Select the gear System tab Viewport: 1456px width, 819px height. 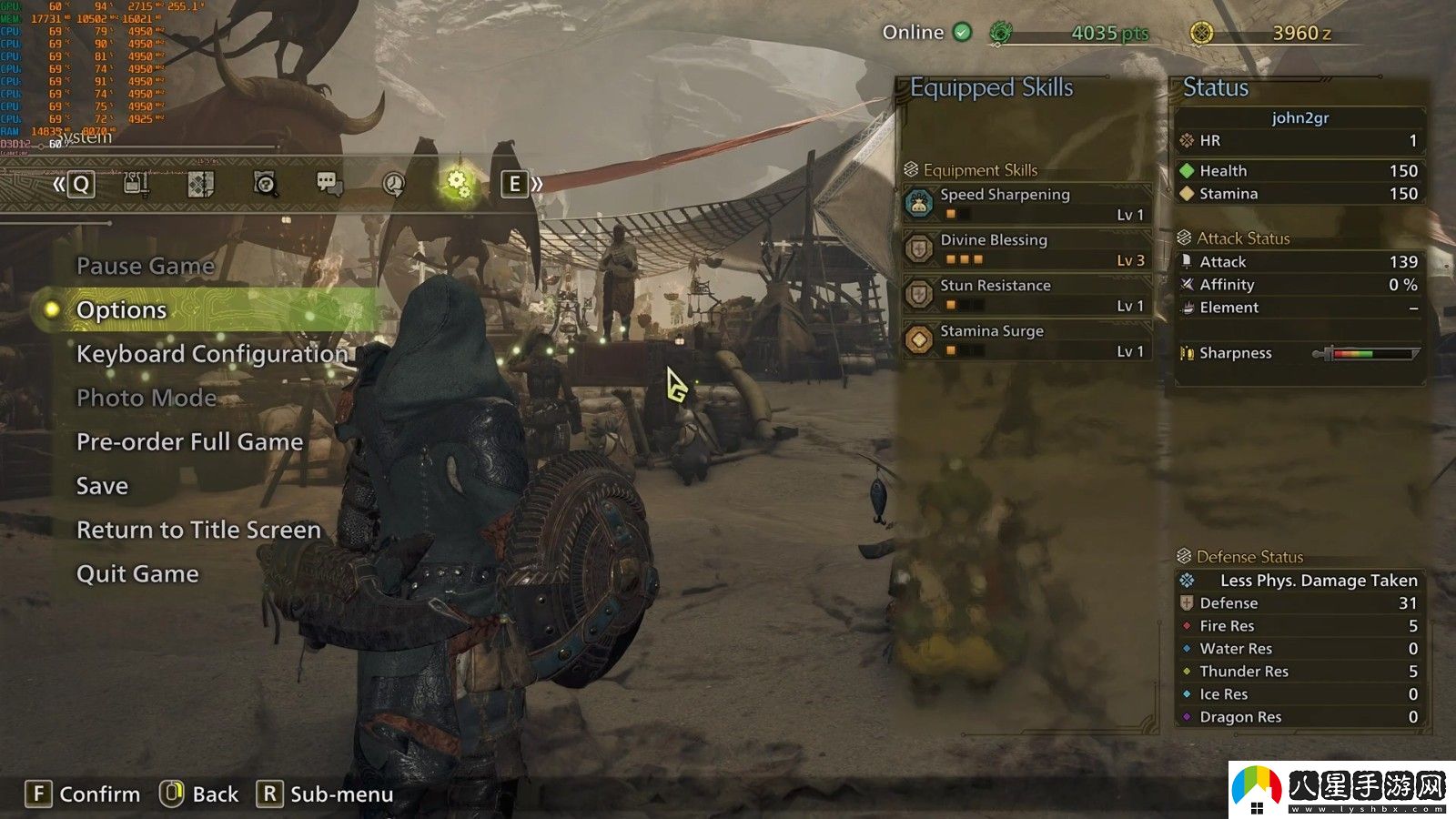[x=457, y=184]
